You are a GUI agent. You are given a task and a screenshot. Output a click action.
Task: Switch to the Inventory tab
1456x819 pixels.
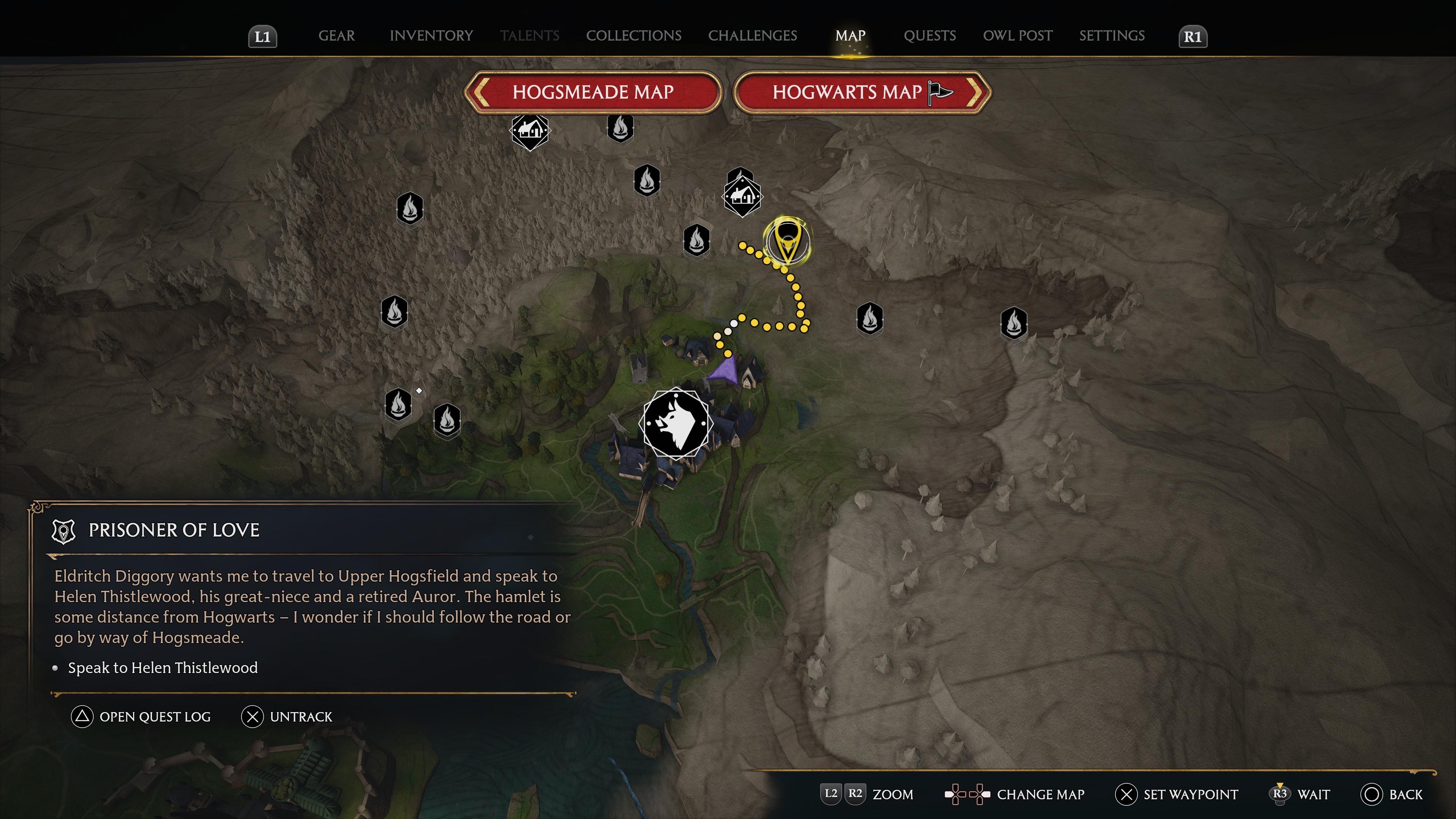click(431, 36)
